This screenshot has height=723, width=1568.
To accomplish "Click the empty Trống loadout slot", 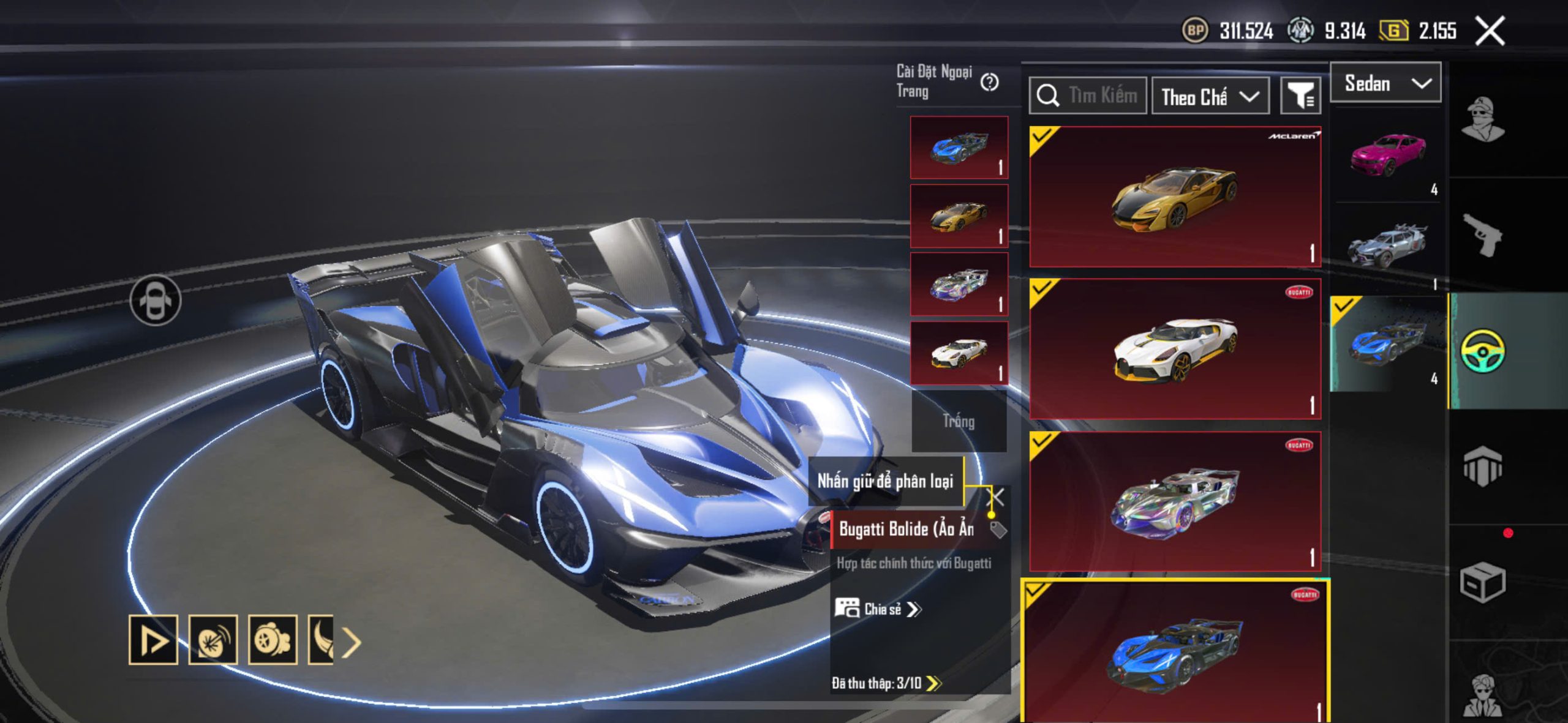I will [959, 421].
